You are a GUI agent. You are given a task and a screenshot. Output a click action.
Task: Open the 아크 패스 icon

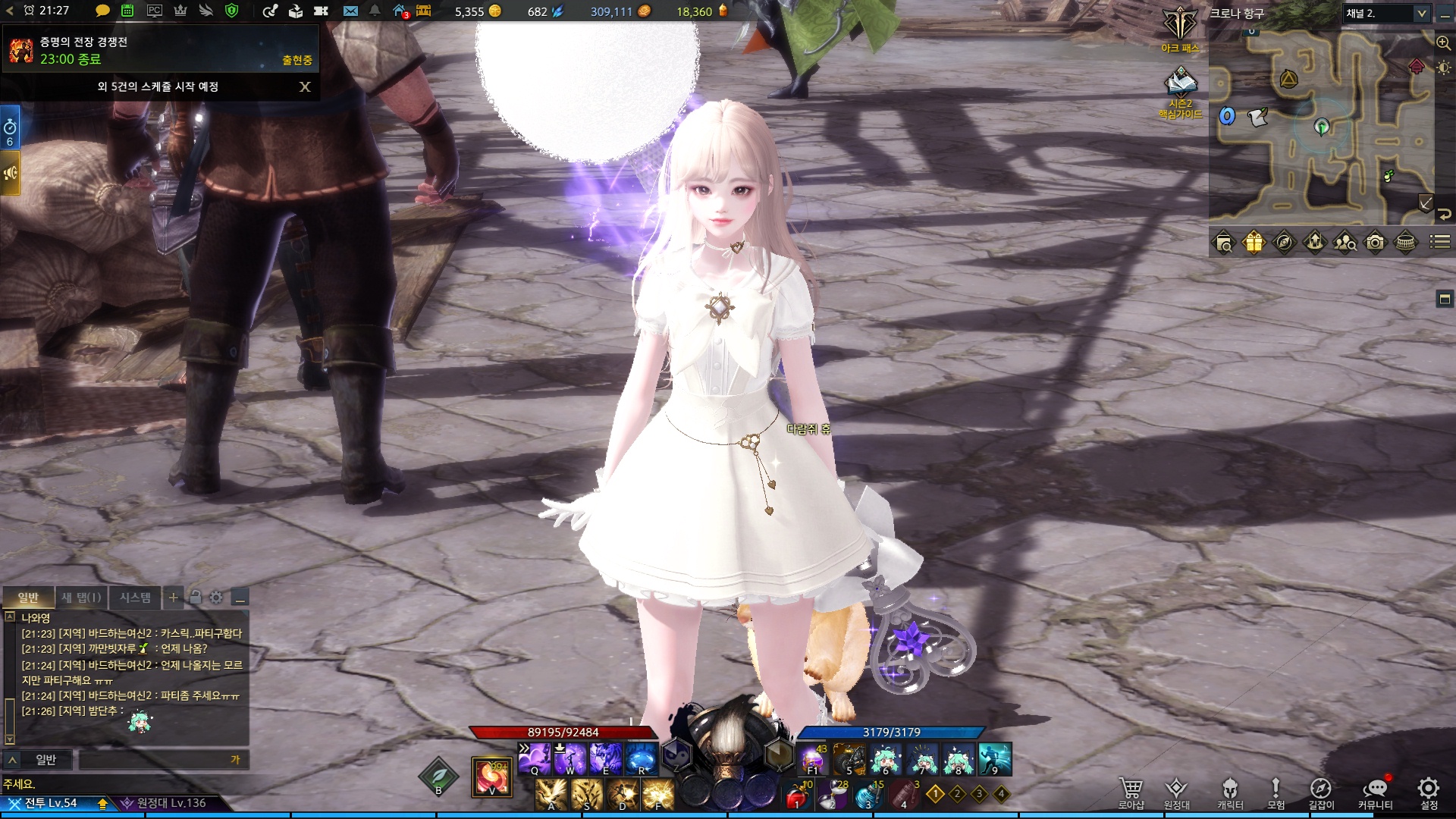1180,30
